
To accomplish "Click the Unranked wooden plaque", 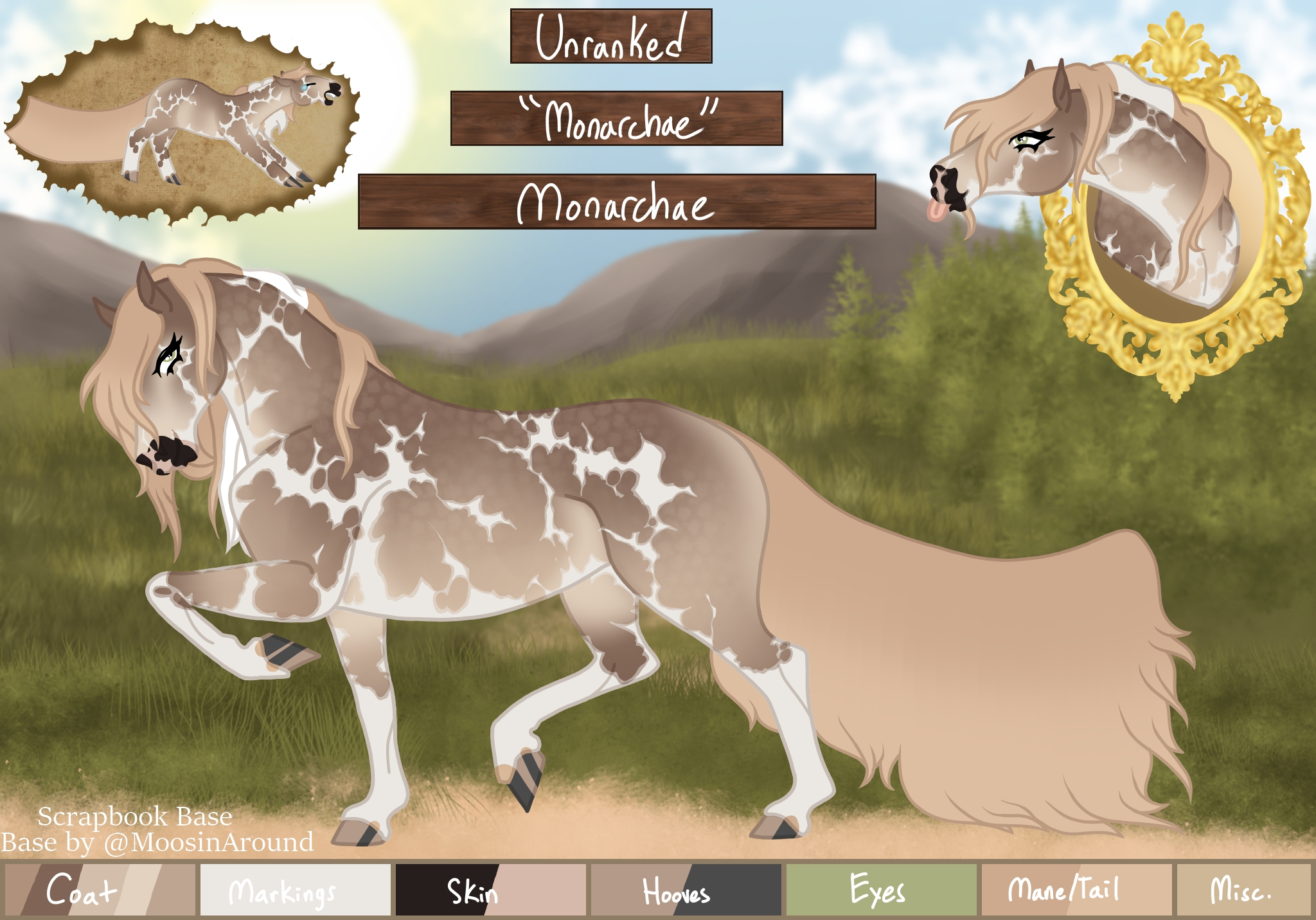I will coord(611,36).
